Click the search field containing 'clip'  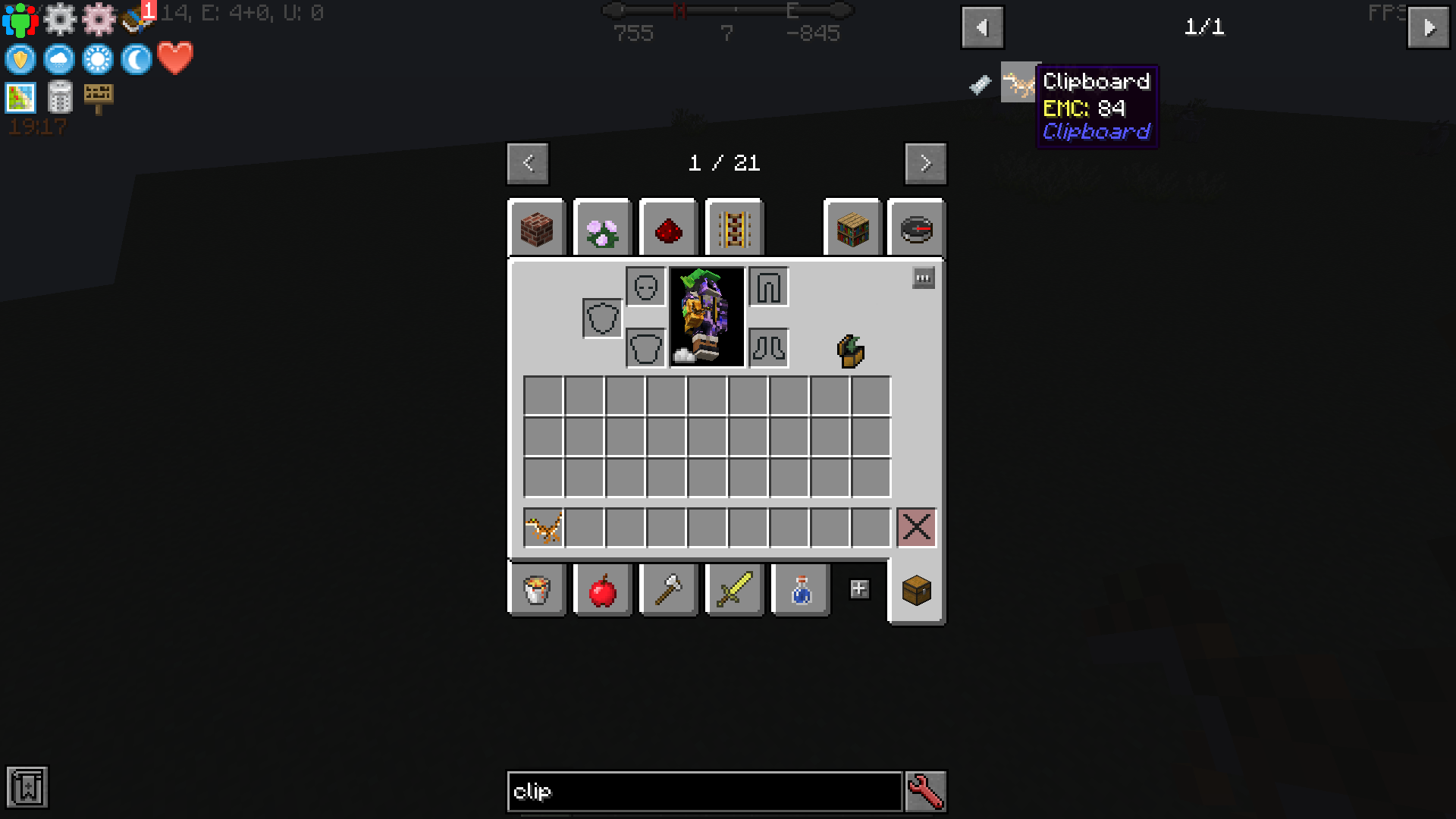pyautogui.click(x=704, y=791)
